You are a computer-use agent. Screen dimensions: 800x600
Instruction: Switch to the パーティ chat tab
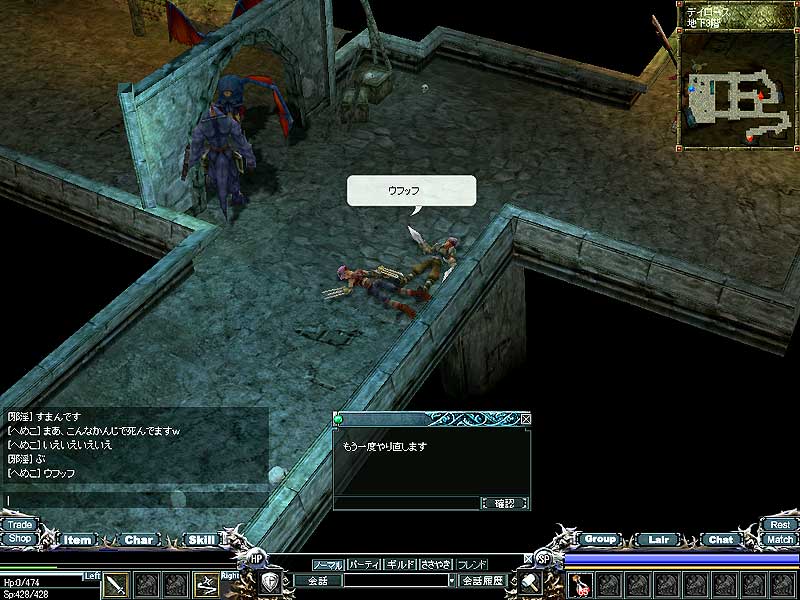pyautogui.click(x=364, y=565)
